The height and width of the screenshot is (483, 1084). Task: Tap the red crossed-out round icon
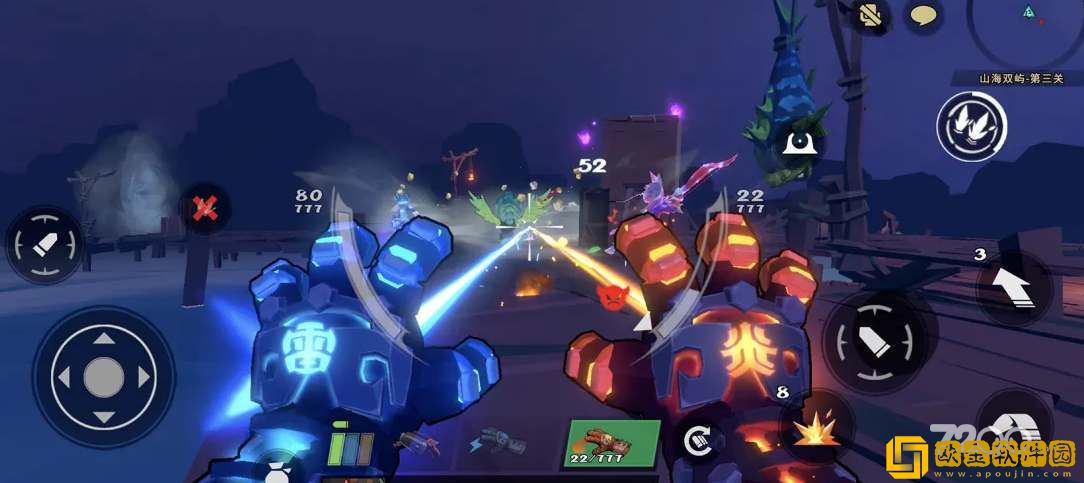tap(206, 208)
